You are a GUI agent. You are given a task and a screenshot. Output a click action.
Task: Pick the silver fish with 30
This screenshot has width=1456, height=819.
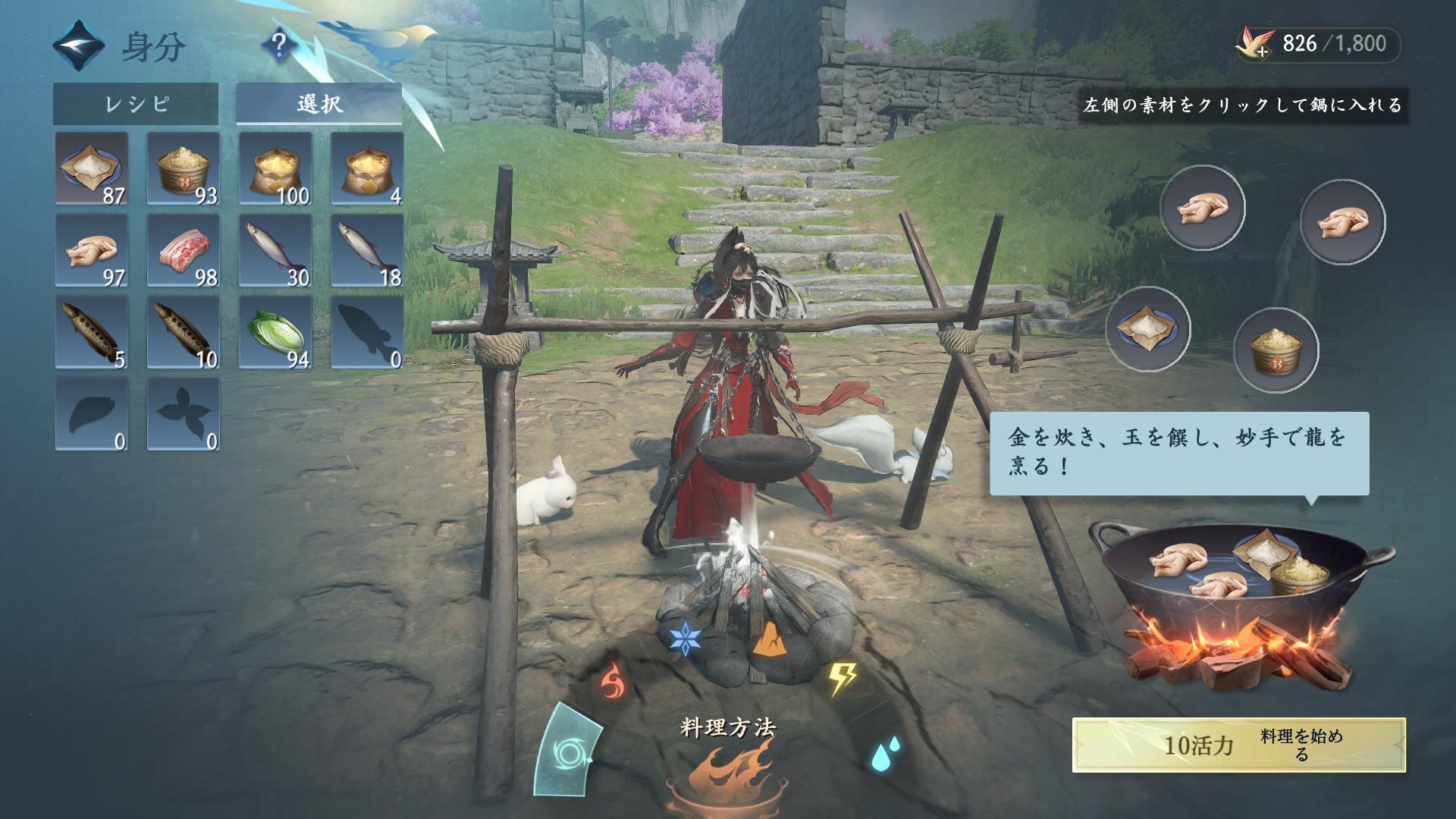click(275, 250)
